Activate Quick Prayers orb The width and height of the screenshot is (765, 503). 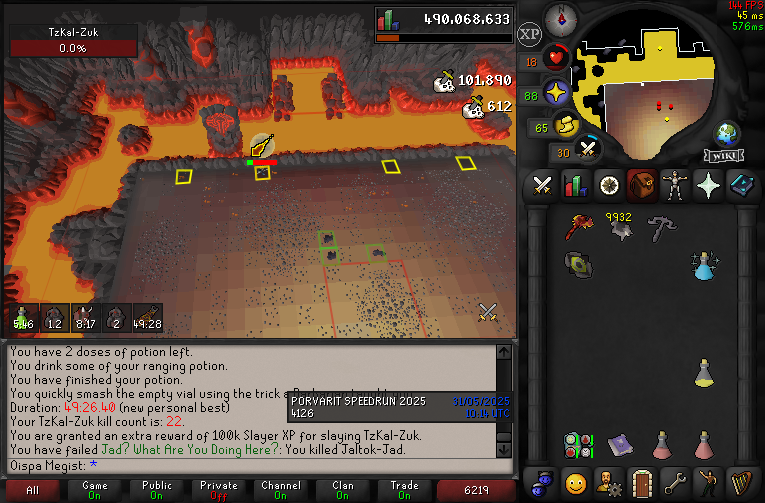[556, 94]
